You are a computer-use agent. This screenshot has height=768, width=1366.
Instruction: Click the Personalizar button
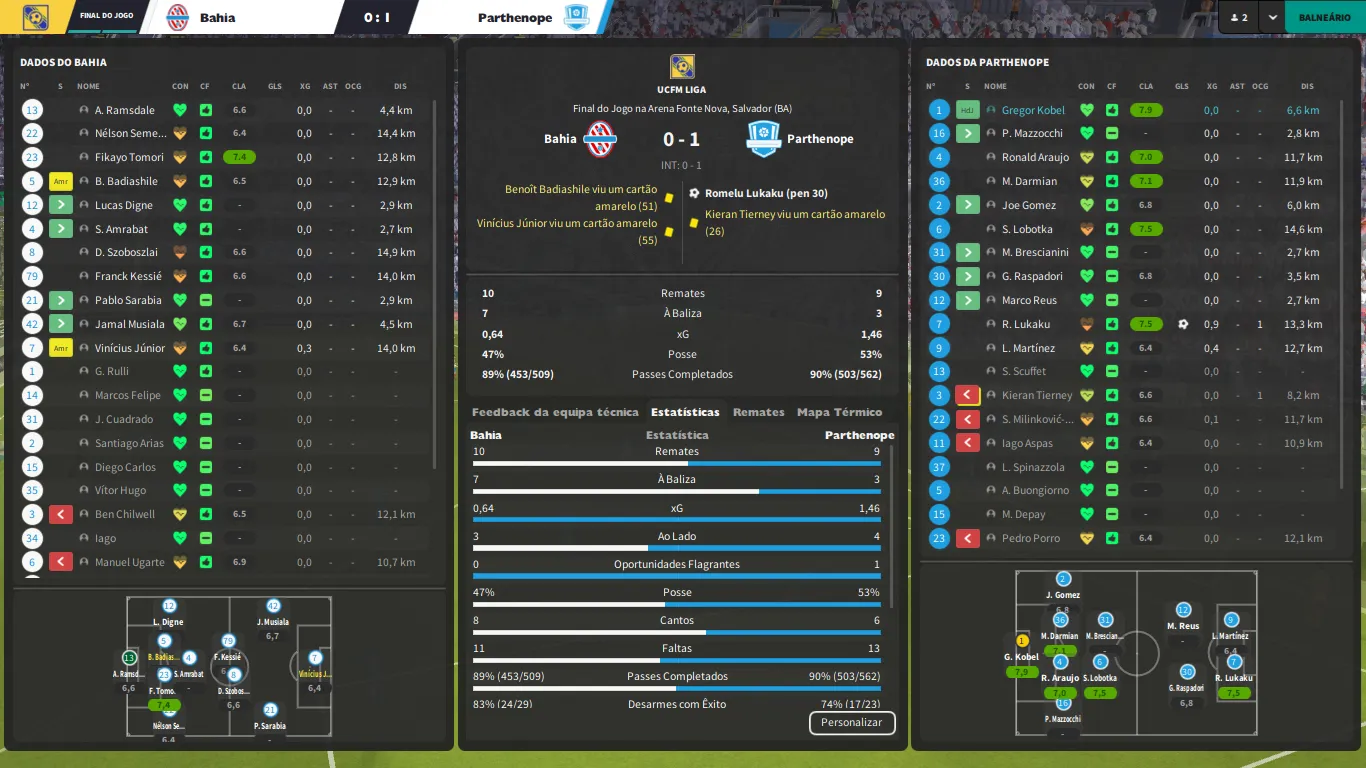click(851, 722)
